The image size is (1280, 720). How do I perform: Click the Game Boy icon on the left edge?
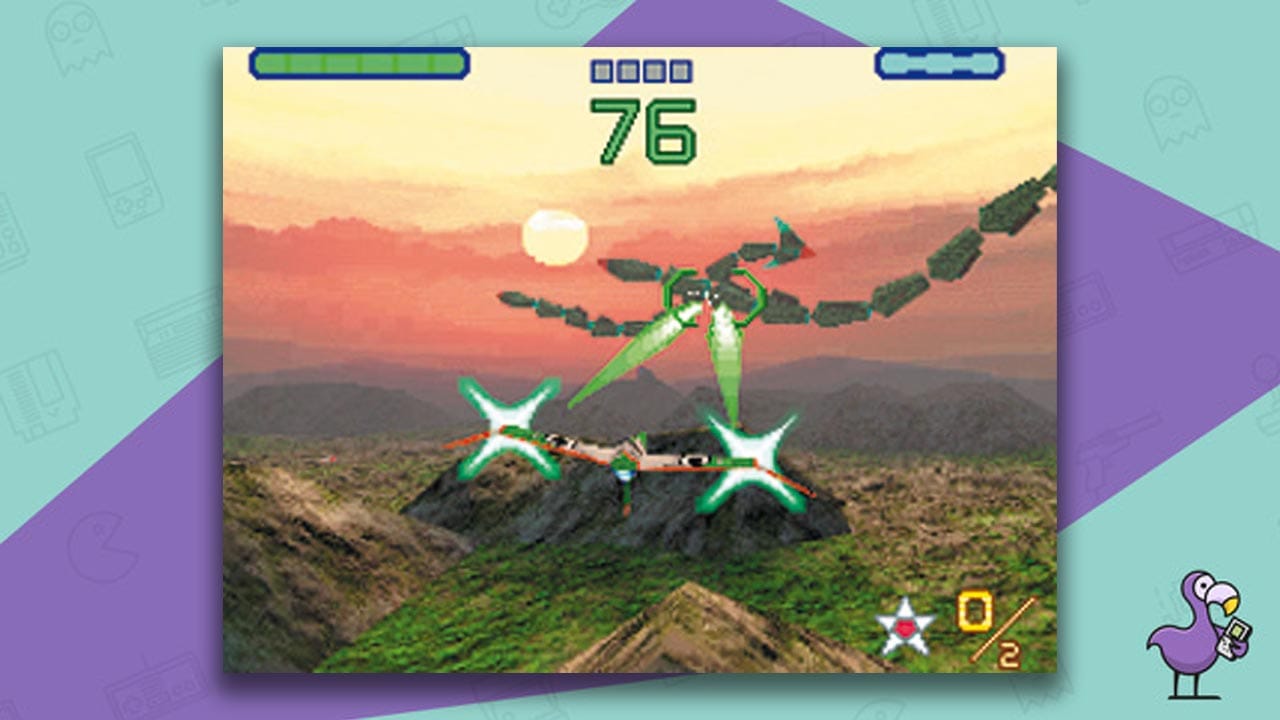[x=122, y=180]
